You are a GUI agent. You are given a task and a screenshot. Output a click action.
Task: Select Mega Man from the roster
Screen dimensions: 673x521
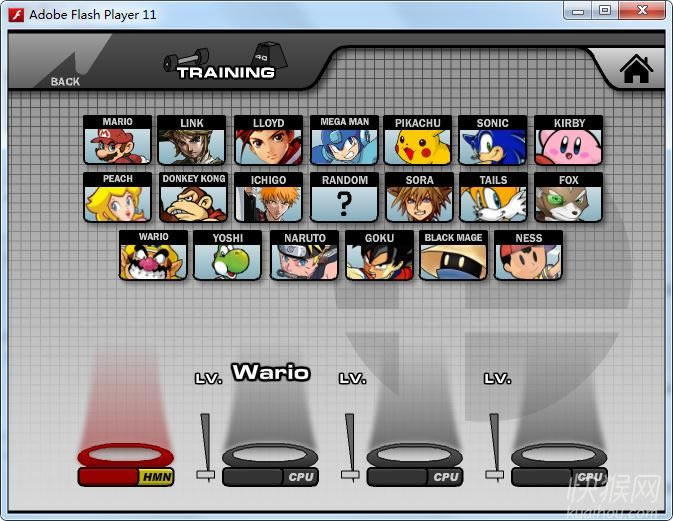click(344, 141)
